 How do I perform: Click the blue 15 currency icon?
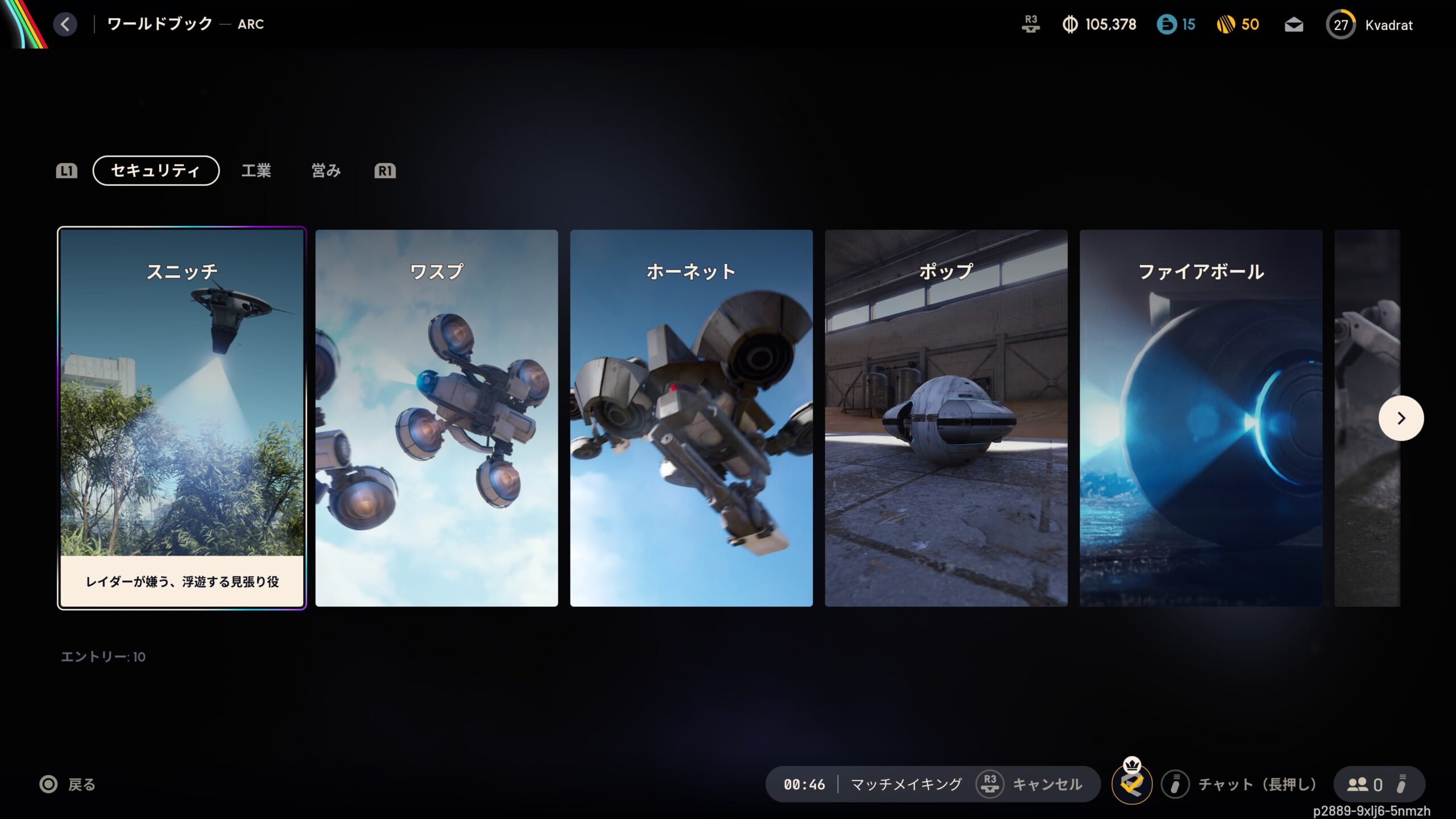[1167, 24]
